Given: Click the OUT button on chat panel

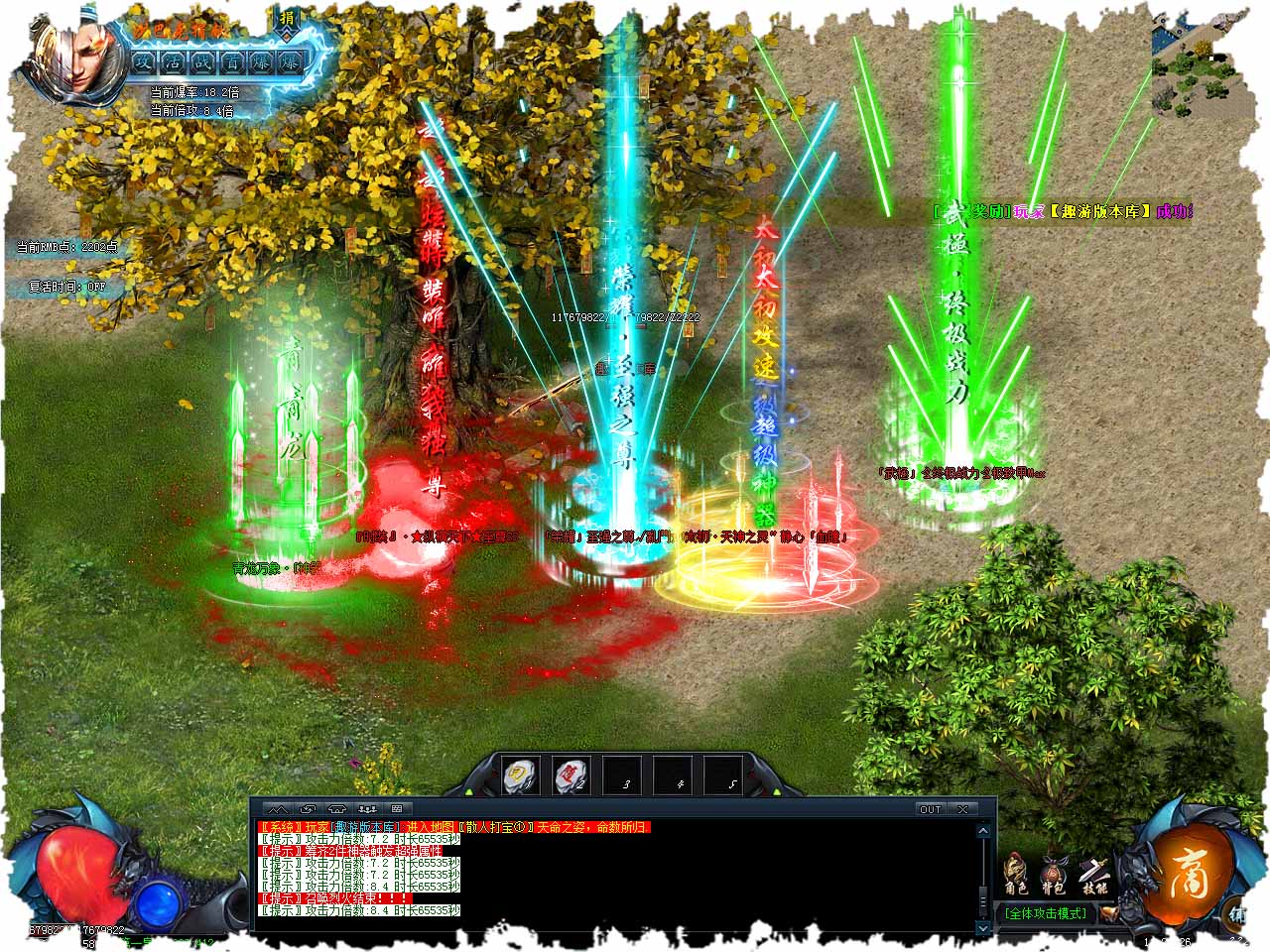Looking at the screenshot, I should coord(930,809).
